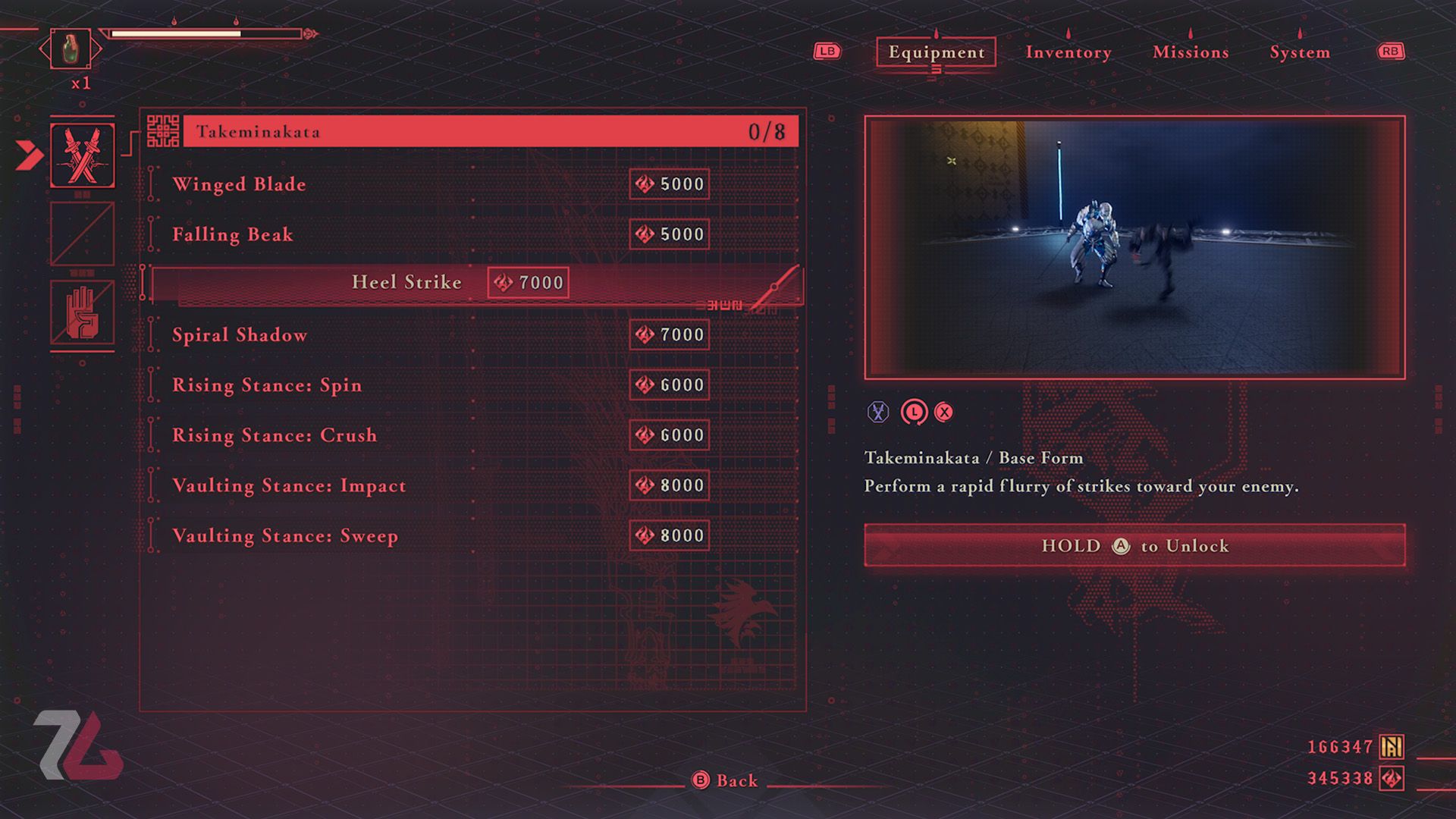Select the Winged Blade skill
The width and height of the screenshot is (1456, 819).
[x=240, y=184]
